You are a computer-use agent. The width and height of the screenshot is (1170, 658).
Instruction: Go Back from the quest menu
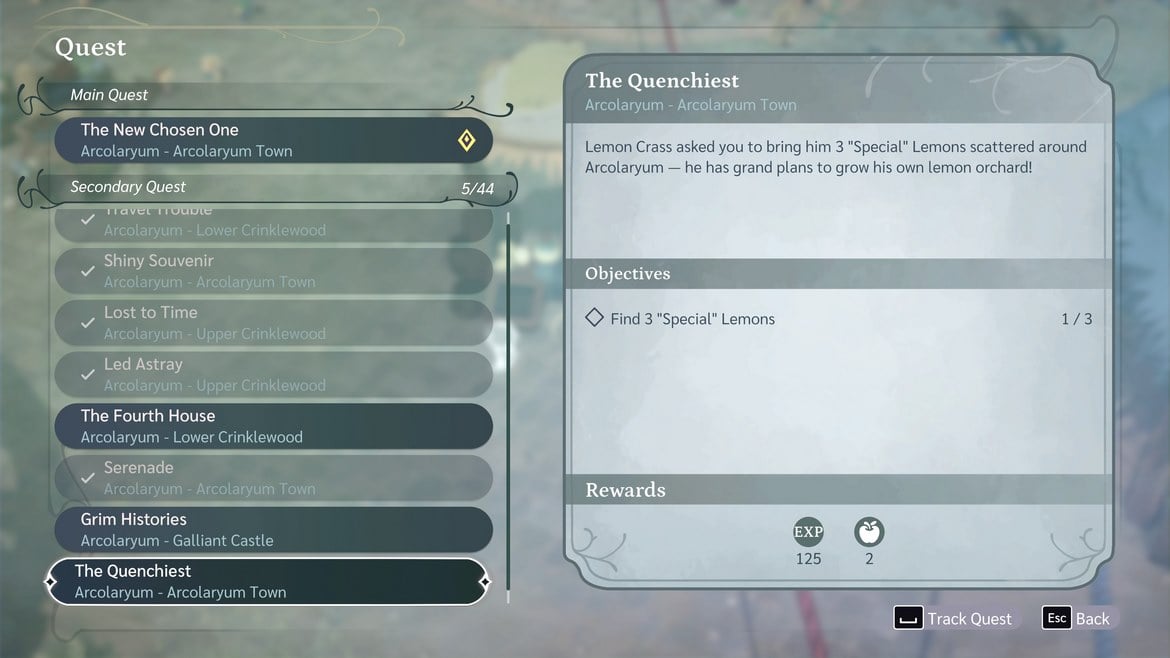point(1077,618)
